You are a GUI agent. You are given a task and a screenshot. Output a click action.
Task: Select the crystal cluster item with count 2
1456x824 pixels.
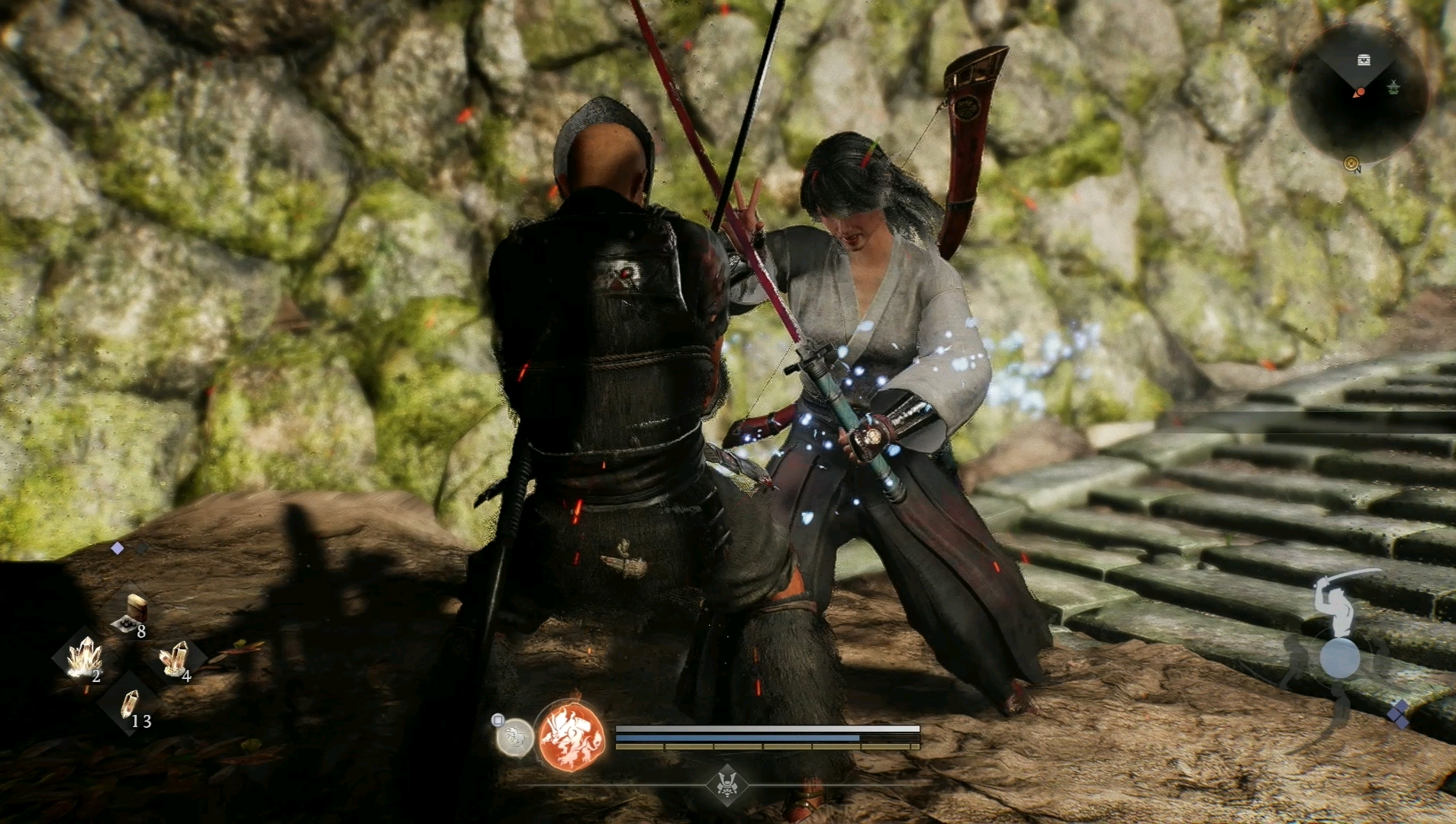tap(84, 658)
